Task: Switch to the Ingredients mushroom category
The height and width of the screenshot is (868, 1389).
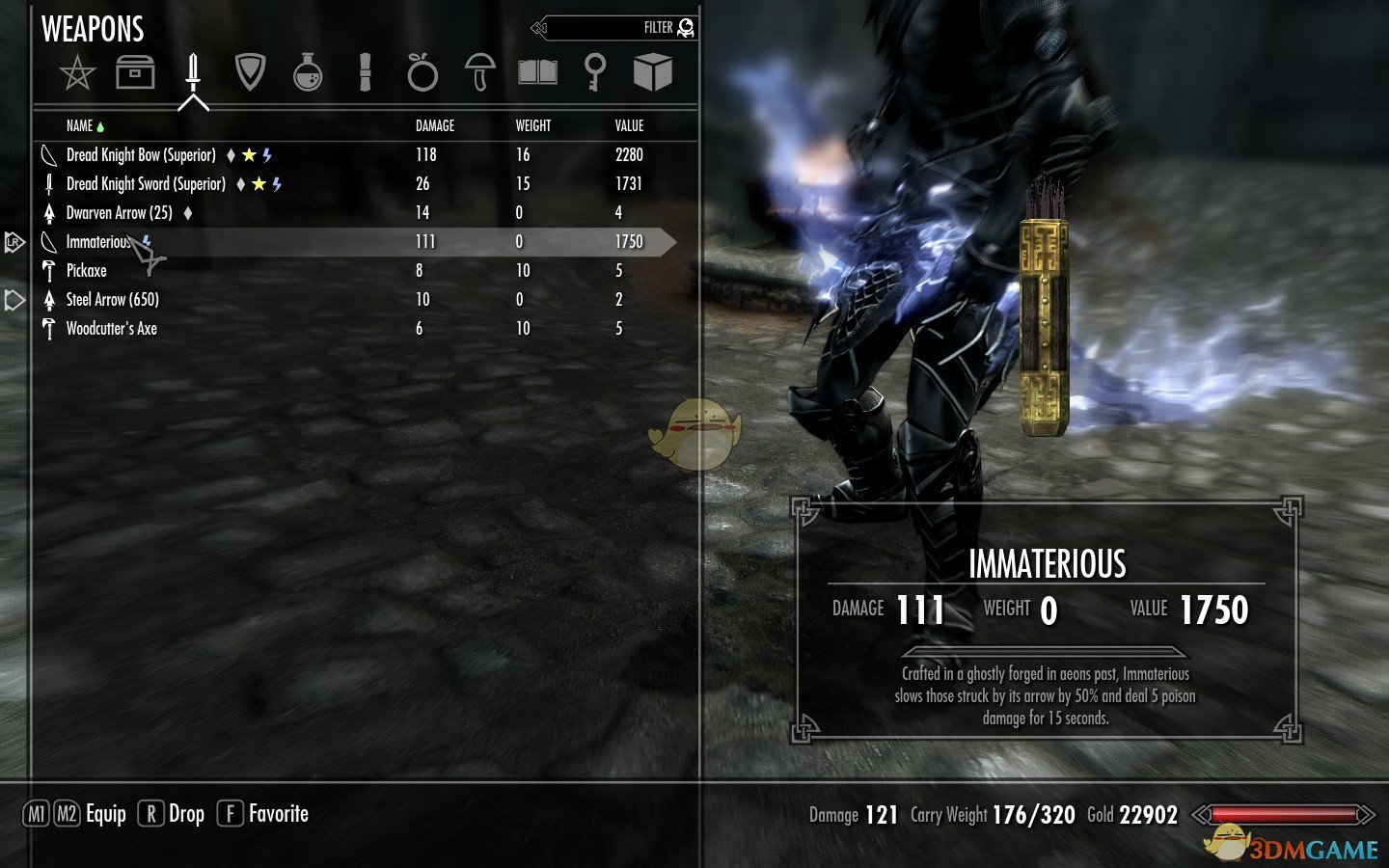Action: [x=479, y=72]
